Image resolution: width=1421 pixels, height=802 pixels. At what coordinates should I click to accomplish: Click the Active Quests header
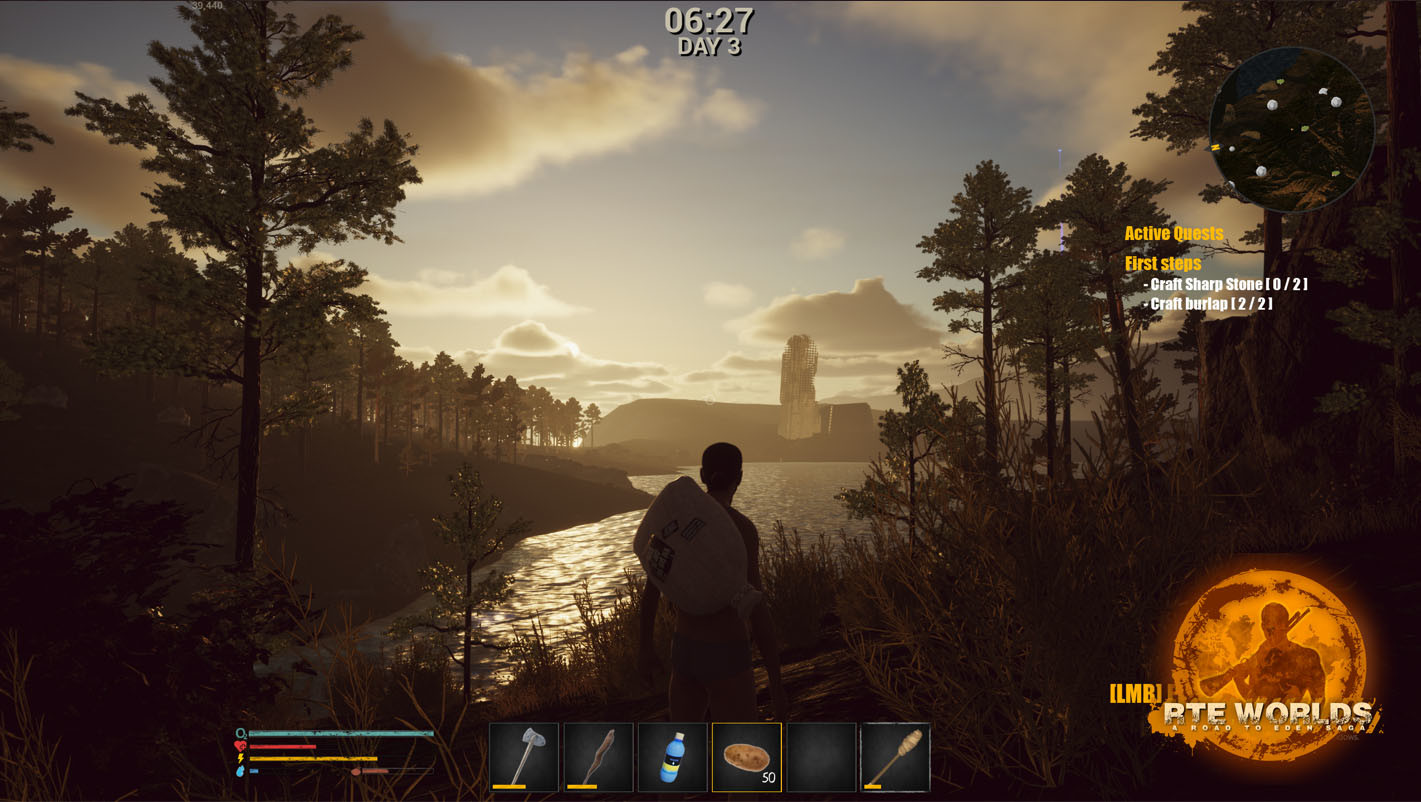pos(1173,234)
